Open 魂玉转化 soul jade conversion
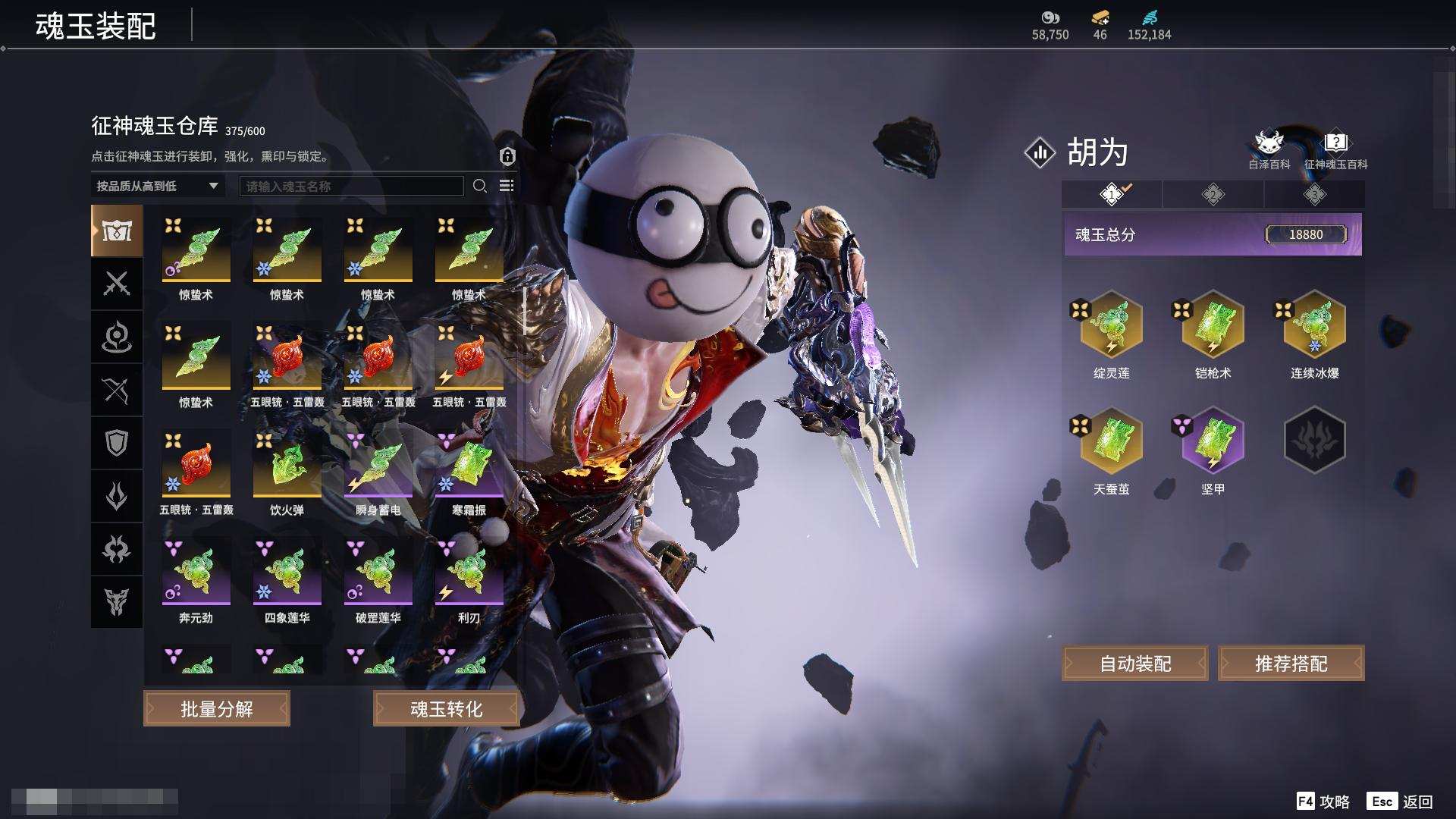The height and width of the screenshot is (819, 1456). [x=446, y=708]
